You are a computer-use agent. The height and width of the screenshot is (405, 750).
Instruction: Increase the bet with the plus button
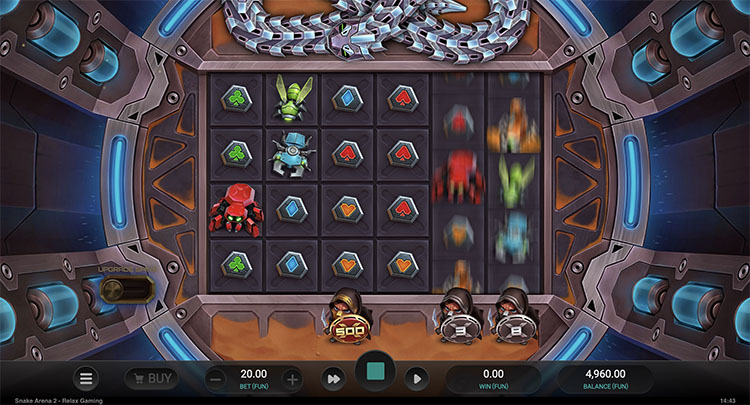[291, 379]
